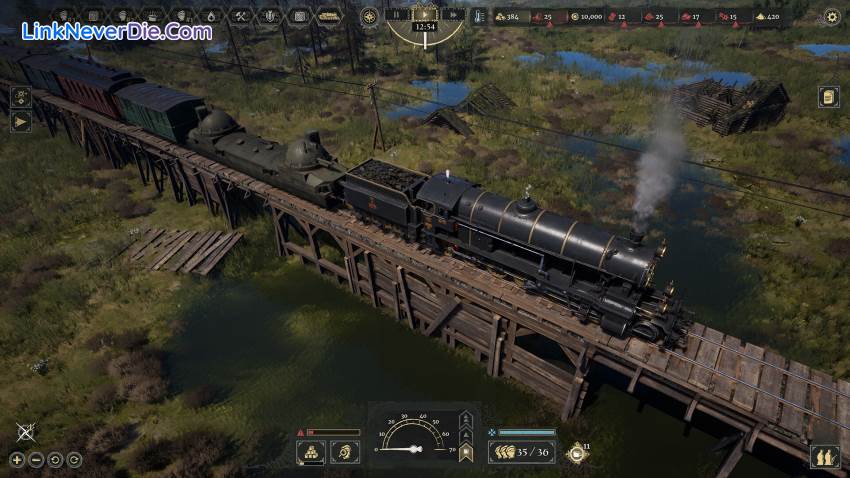Image resolution: width=850 pixels, height=478 pixels.
Task: Open the hammer and wrench workshop panel
Action: tap(241, 16)
